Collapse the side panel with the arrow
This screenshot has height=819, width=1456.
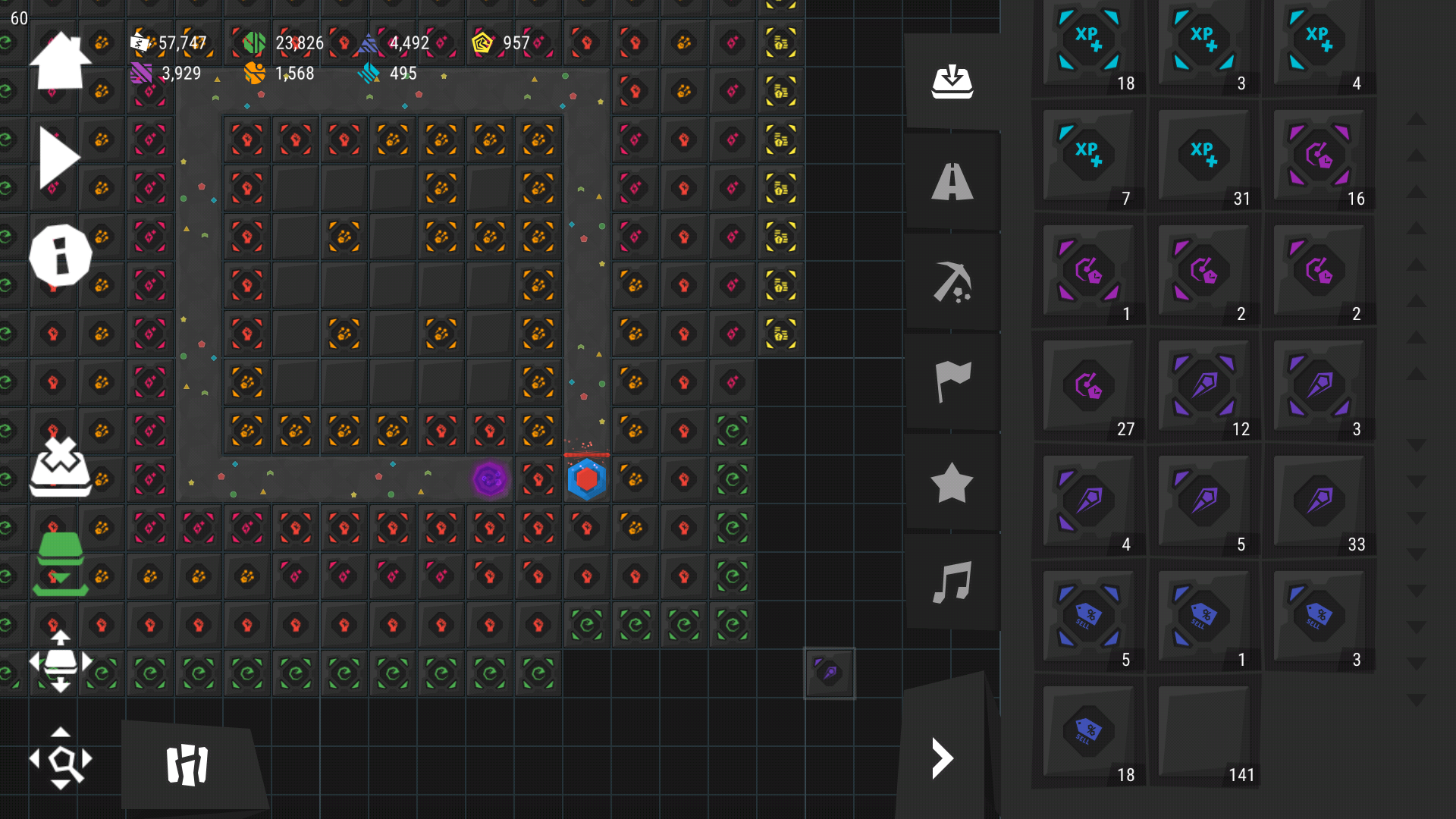(x=943, y=758)
